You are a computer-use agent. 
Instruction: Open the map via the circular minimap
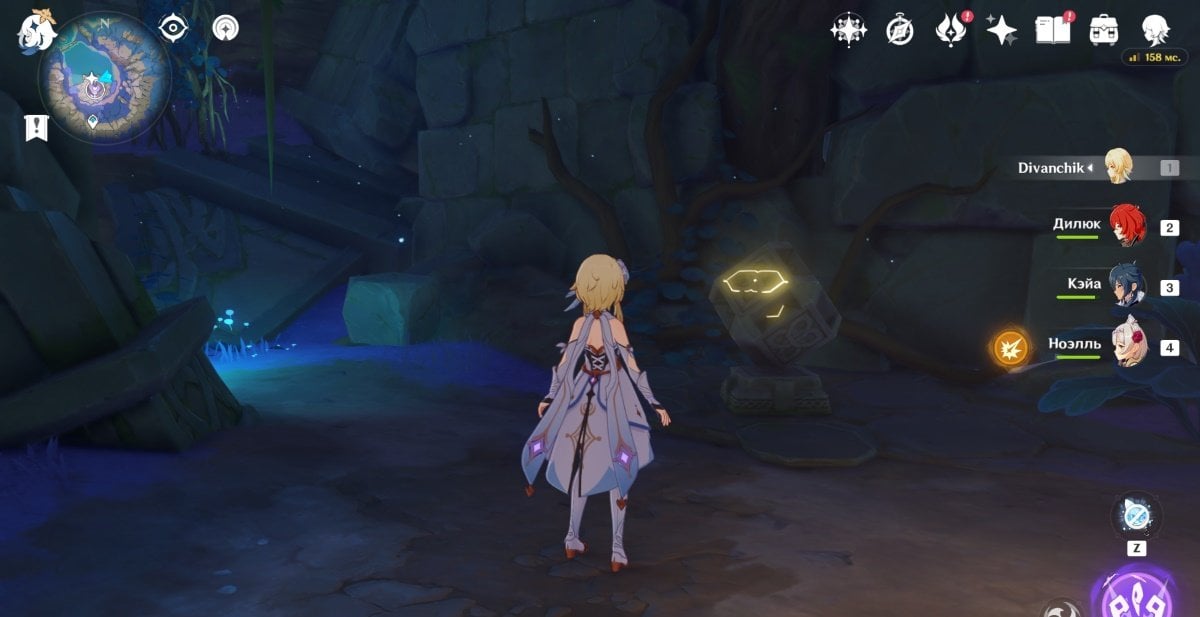pos(104,76)
